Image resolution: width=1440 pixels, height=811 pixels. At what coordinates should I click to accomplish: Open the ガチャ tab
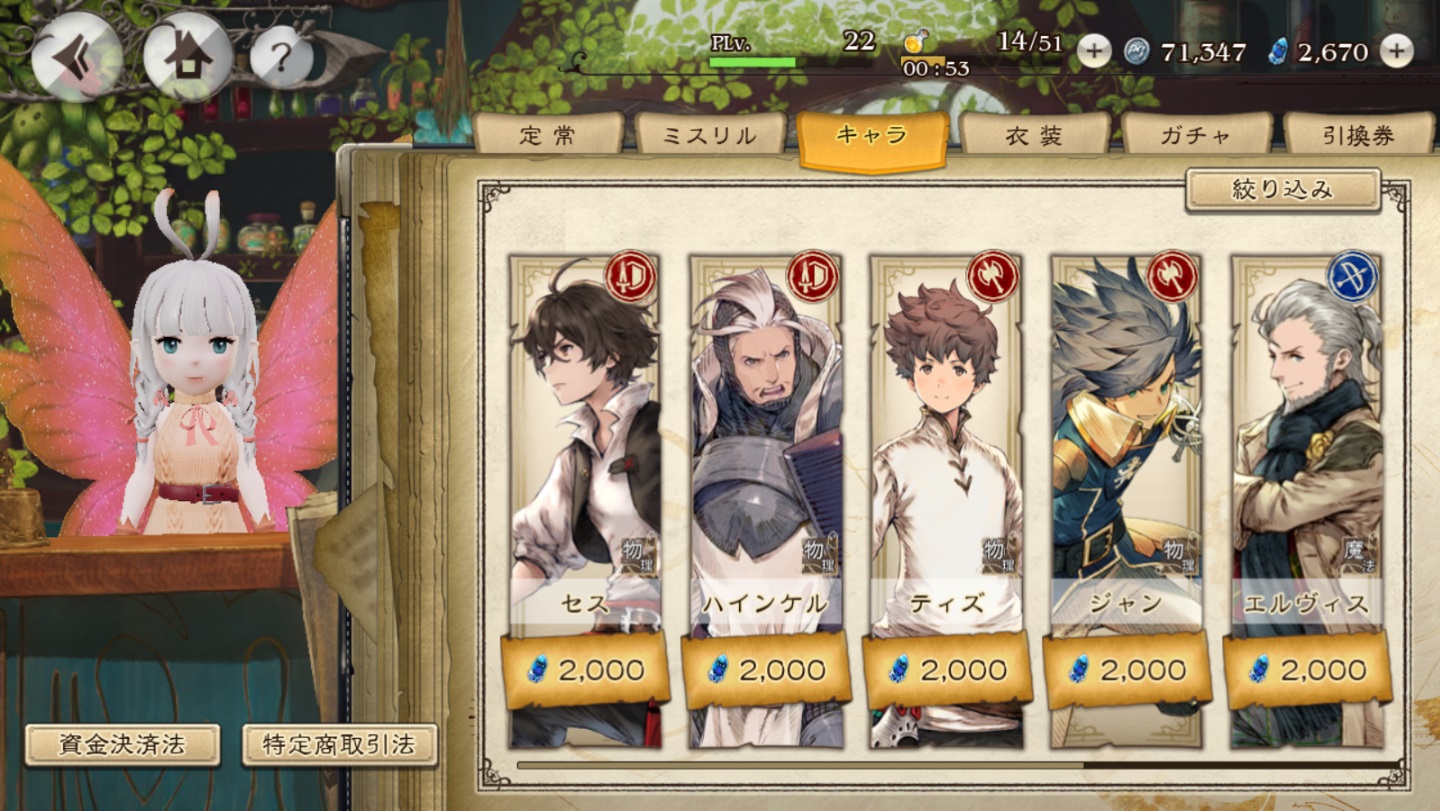click(1196, 135)
